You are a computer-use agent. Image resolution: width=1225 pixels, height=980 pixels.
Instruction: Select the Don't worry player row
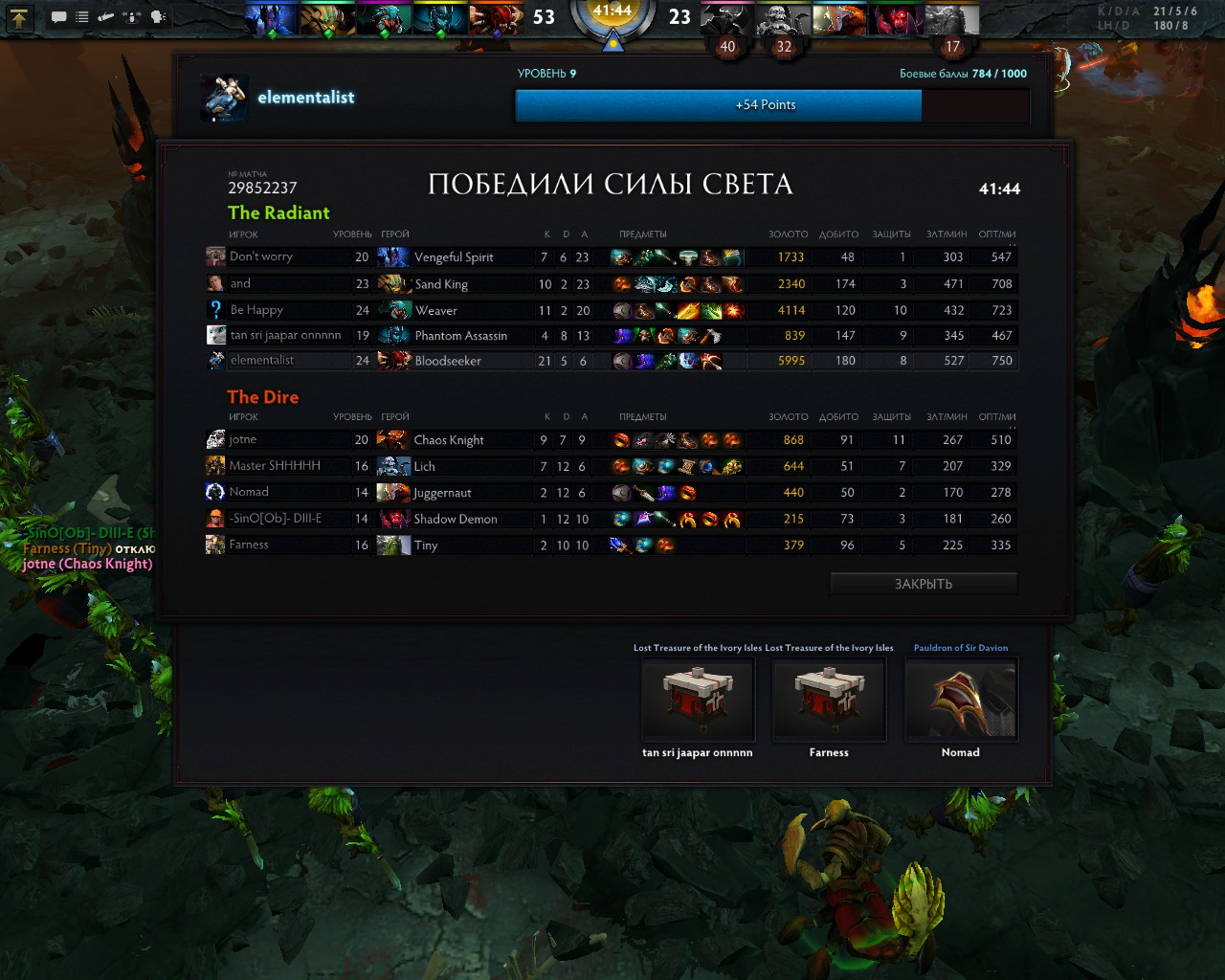coord(287,256)
